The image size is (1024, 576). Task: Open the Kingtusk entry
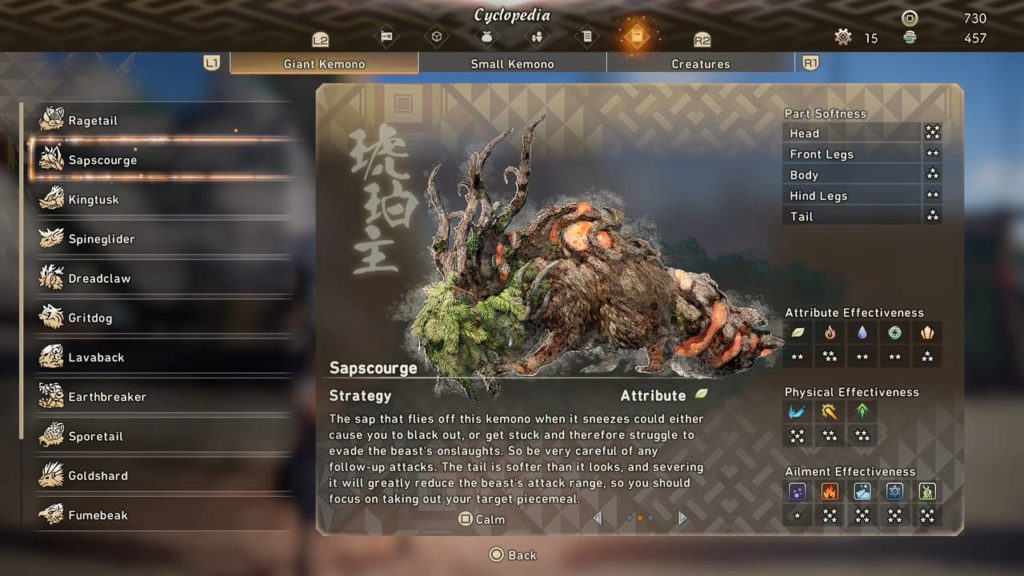93,200
